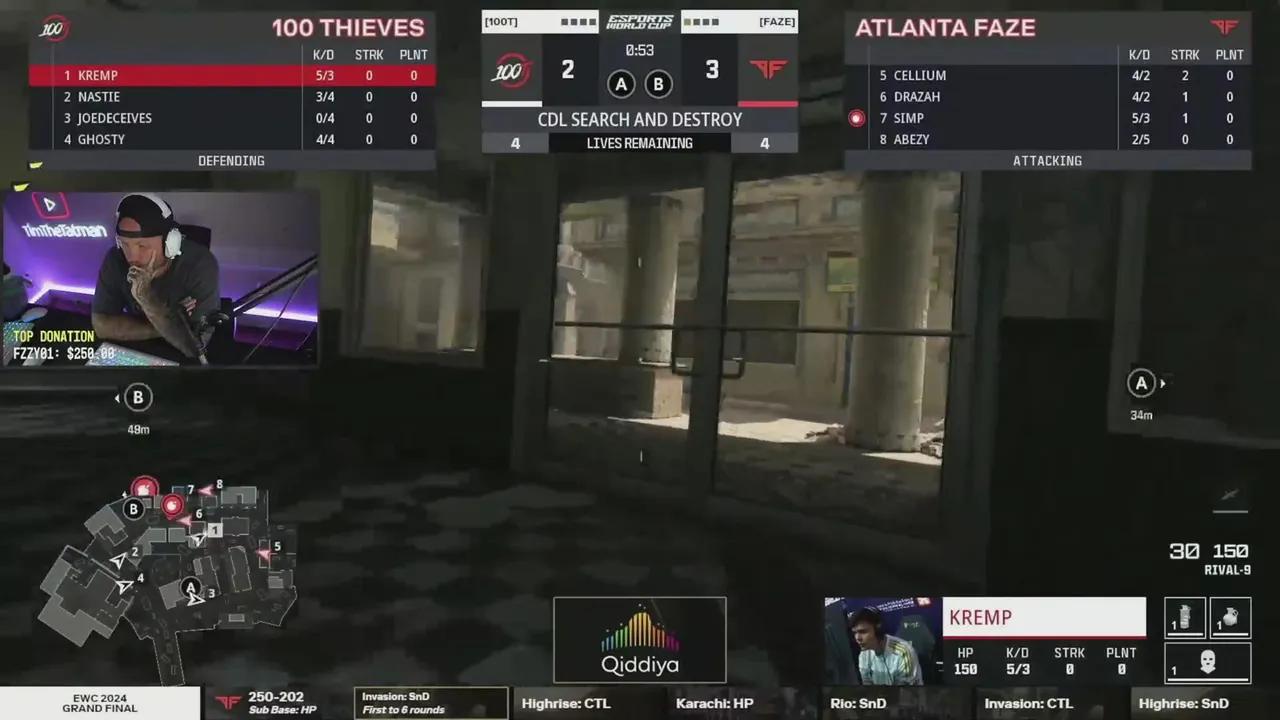The height and width of the screenshot is (720, 1280).
Task: Expand the left arrow beside B waypoint
Action: [117, 397]
